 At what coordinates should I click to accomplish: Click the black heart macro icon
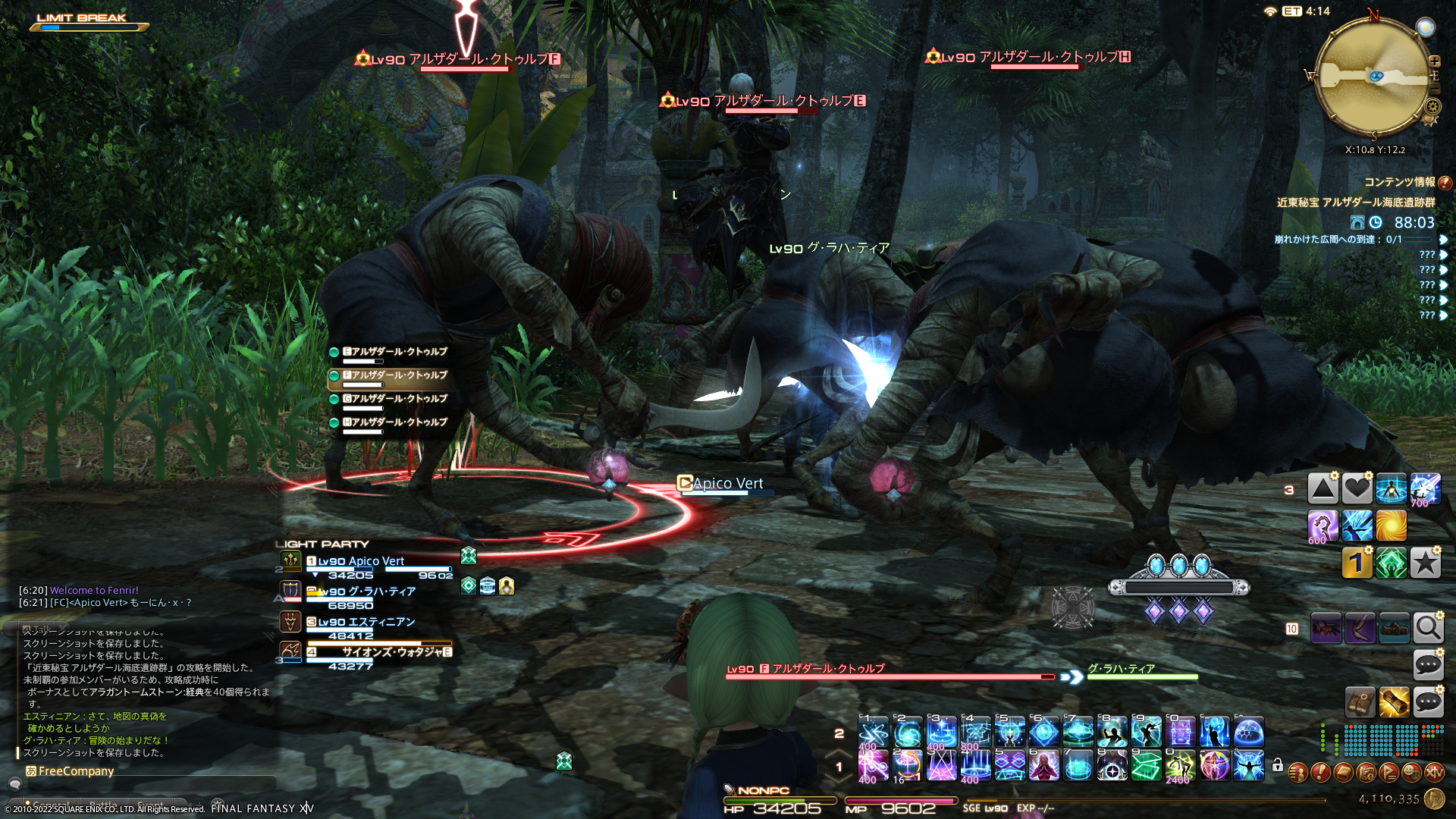1357,489
